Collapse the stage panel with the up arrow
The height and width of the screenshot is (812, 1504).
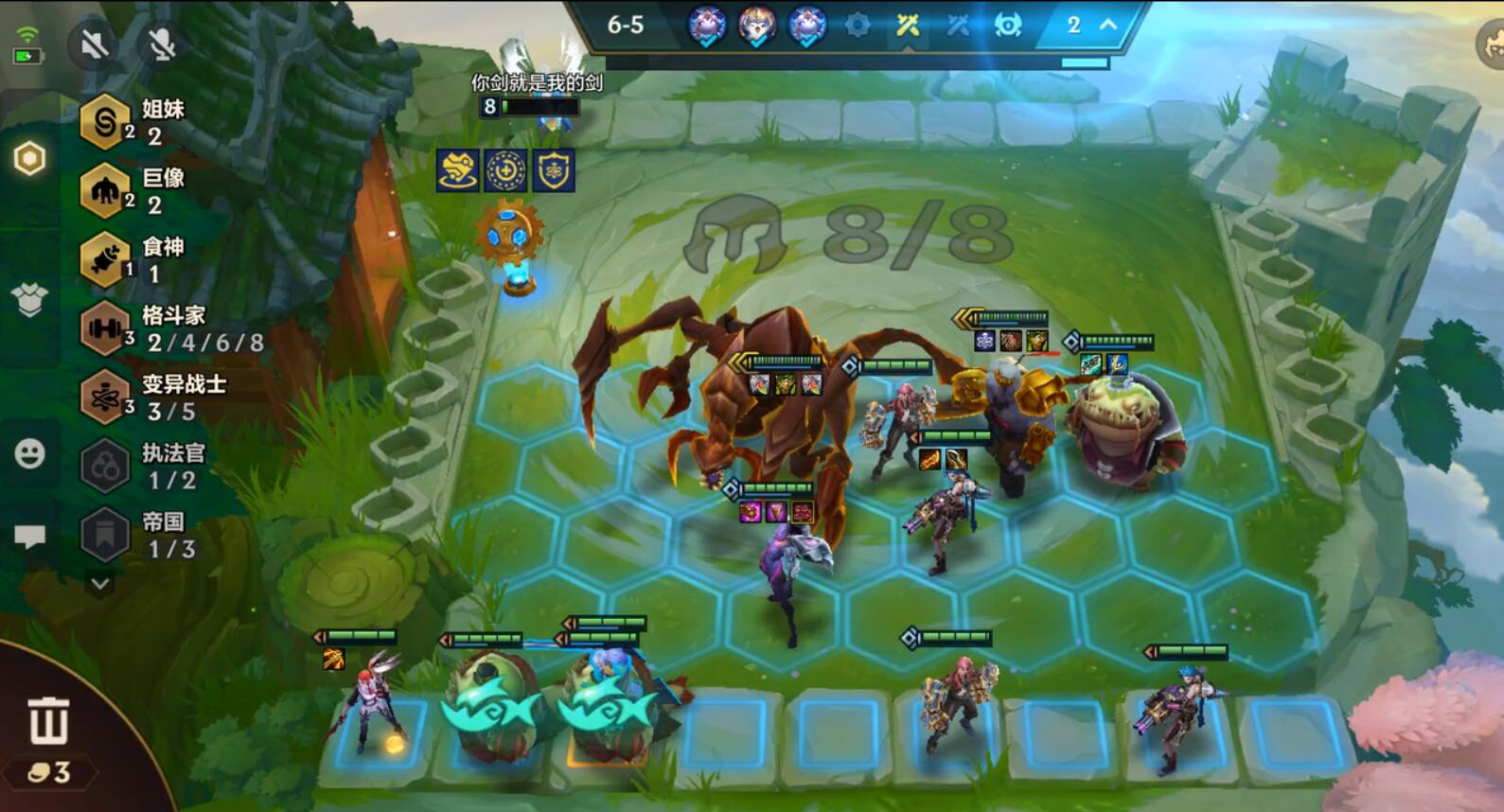[1107, 26]
